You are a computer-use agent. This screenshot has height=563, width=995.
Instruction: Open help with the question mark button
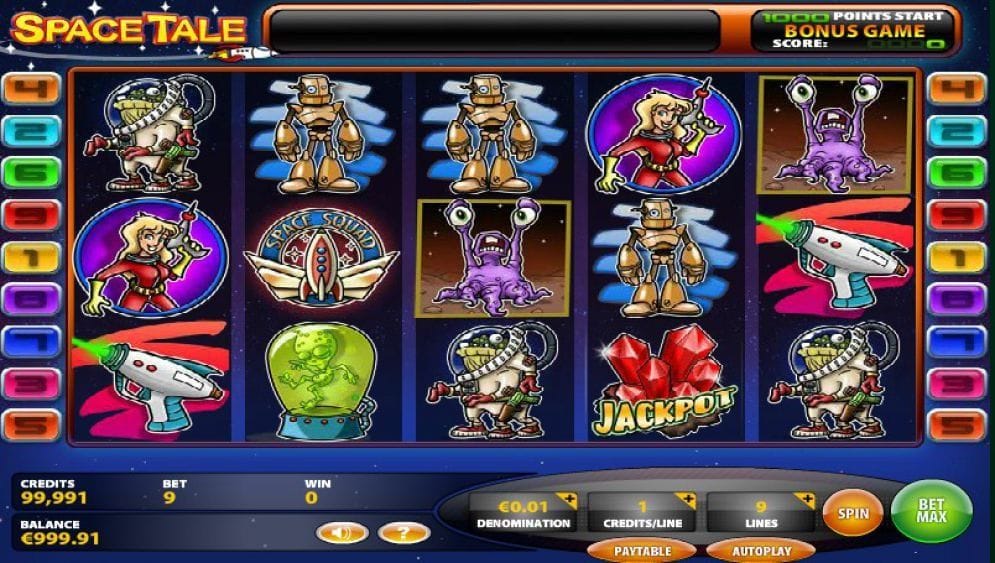(x=404, y=533)
